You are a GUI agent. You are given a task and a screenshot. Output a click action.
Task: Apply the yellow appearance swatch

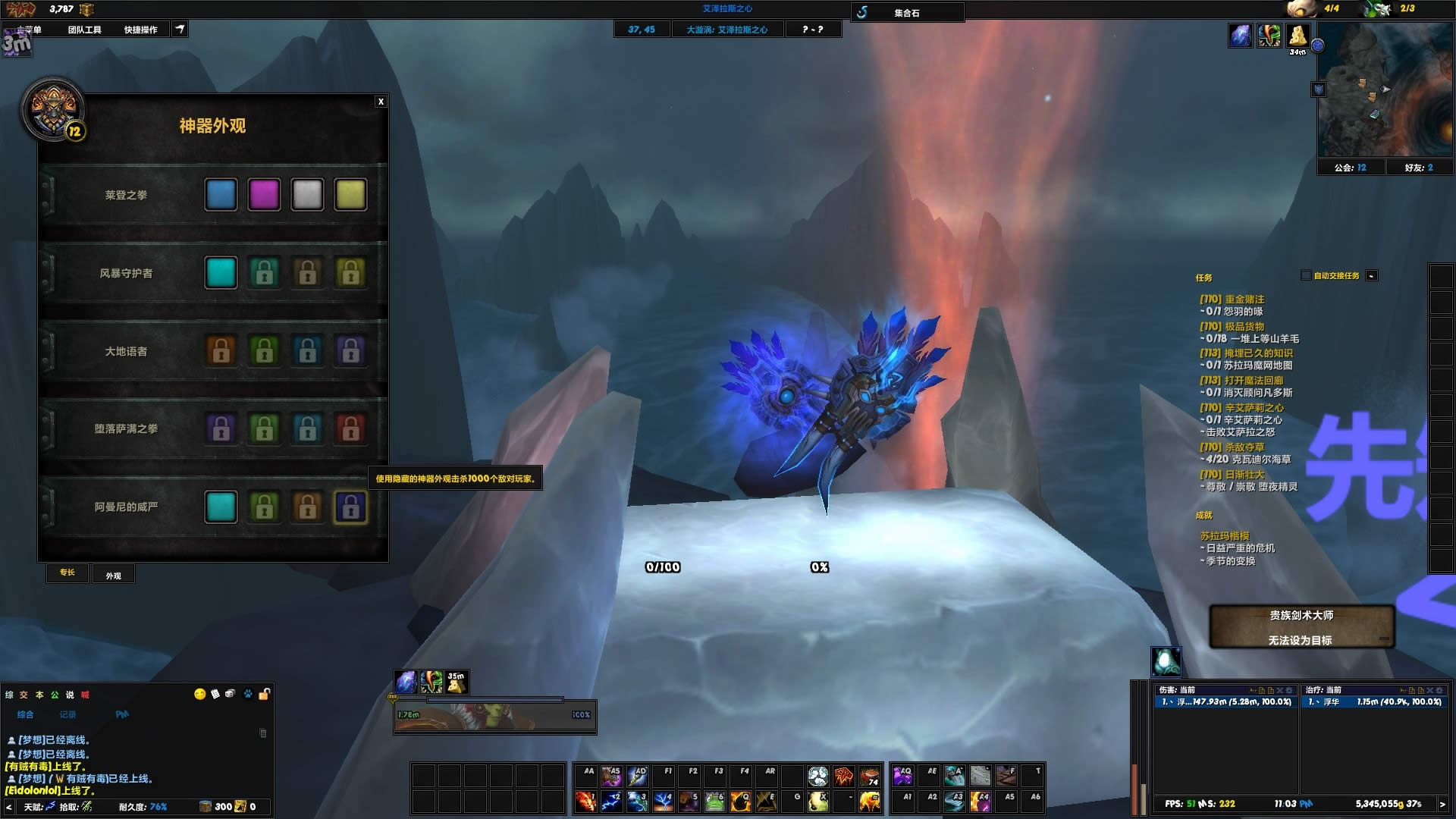(350, 195)
